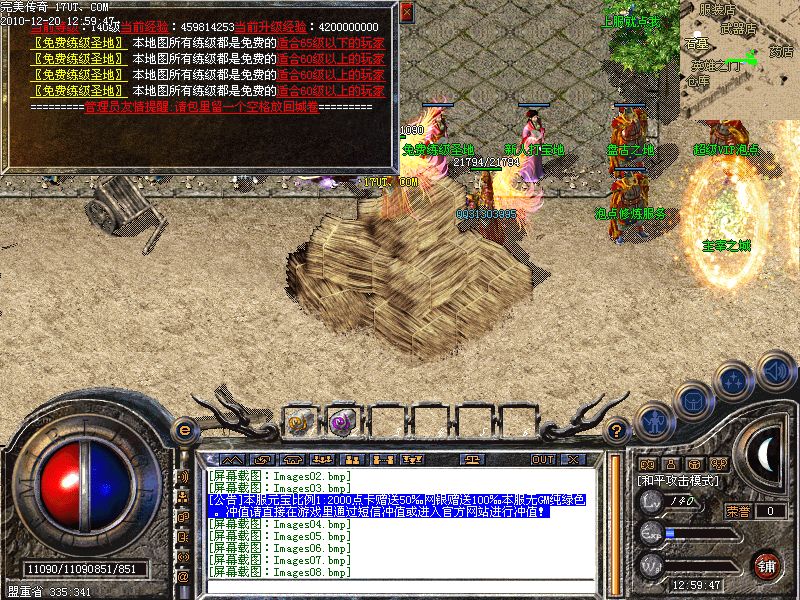Click the round 'e' button by the chat
Viewport: 800px width, 600px height.
point(184,430)
